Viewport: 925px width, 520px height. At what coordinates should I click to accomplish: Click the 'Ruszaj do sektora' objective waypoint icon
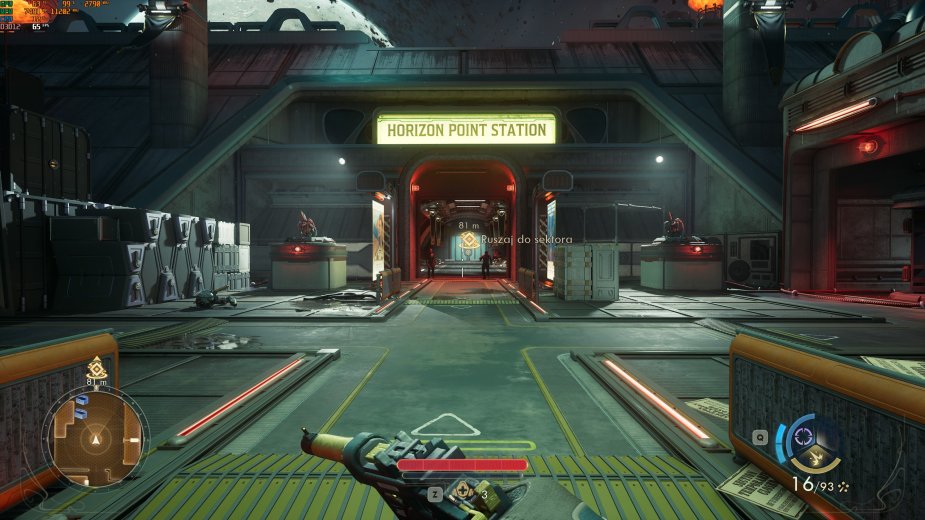[468, 240]
